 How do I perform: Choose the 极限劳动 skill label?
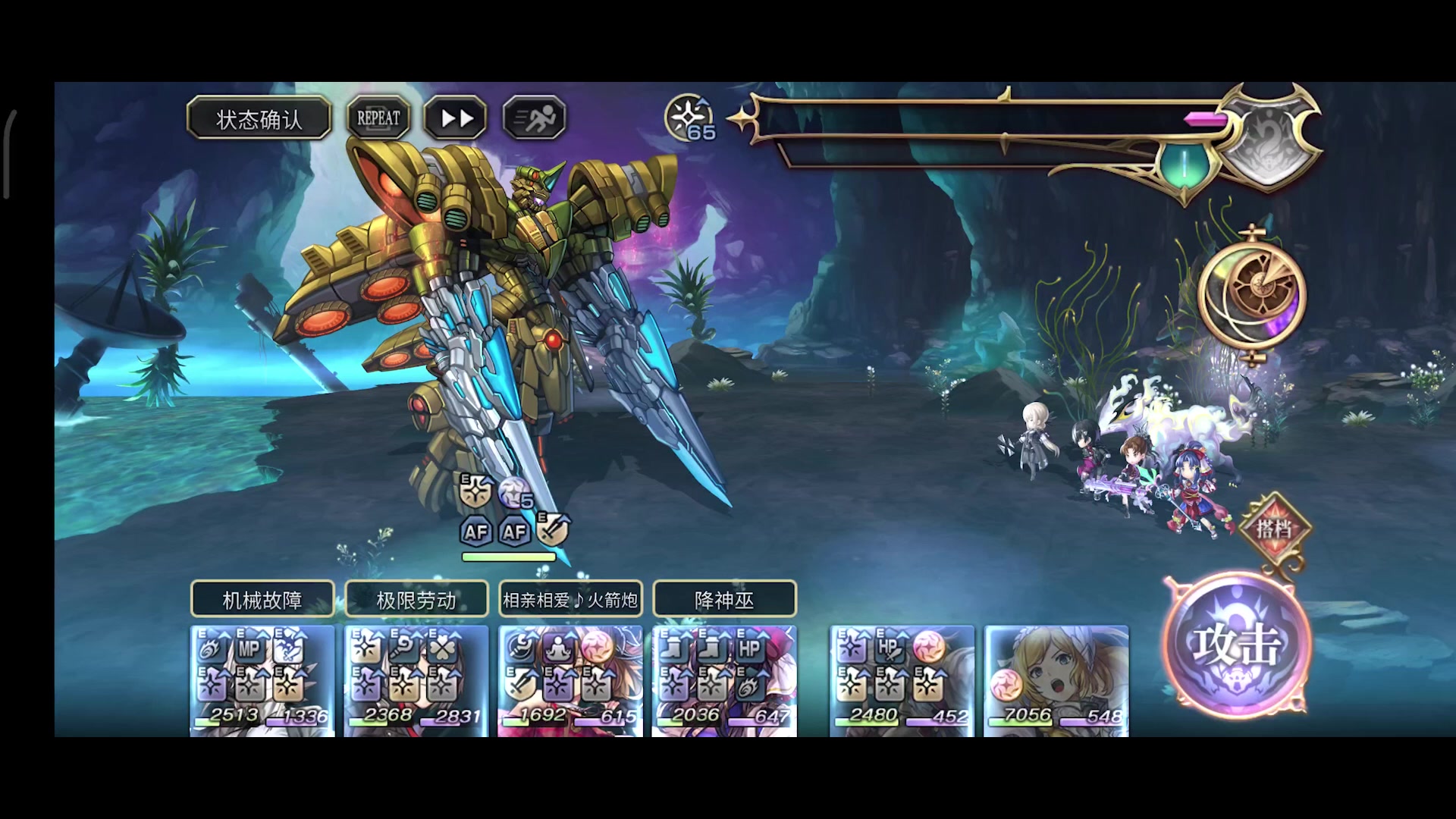[416, 600]
